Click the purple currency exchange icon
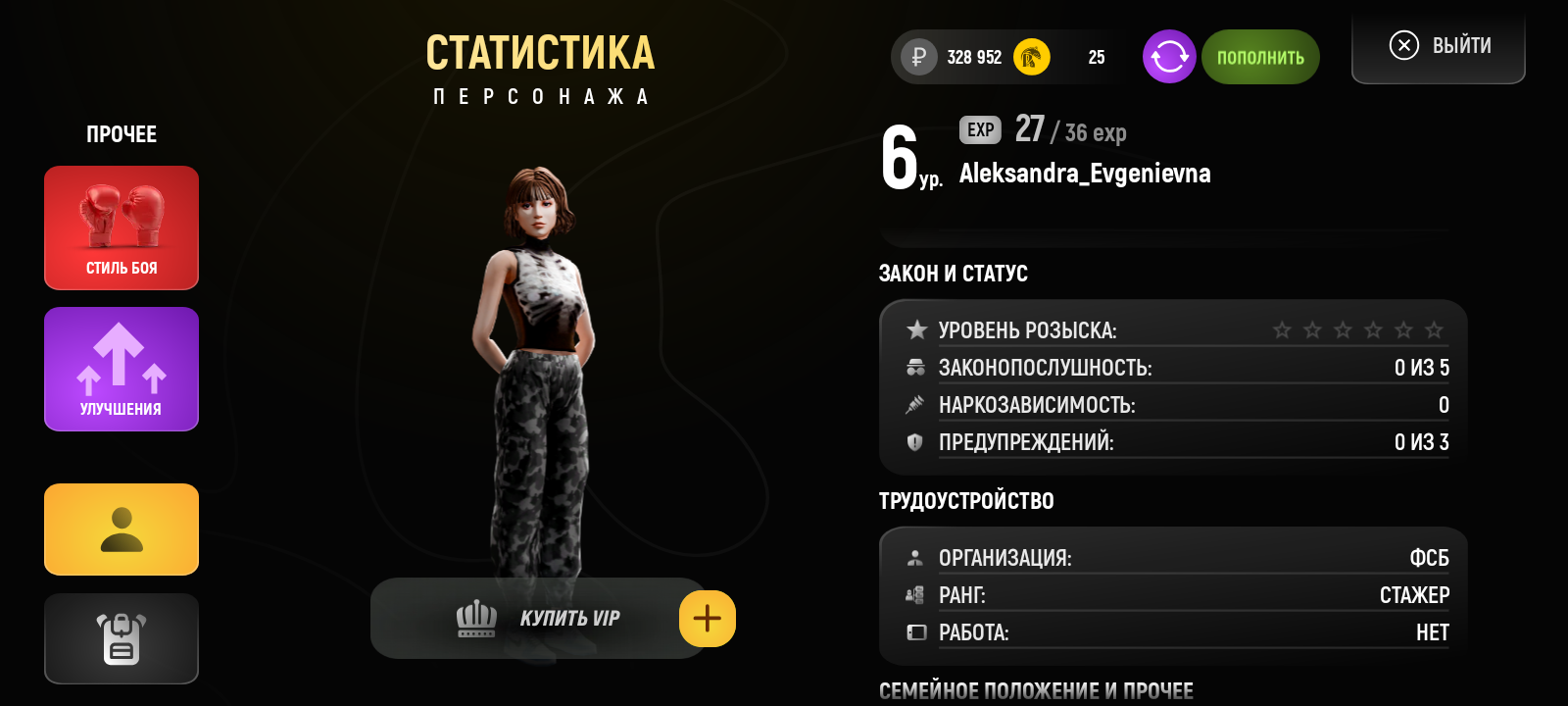 1169,57
